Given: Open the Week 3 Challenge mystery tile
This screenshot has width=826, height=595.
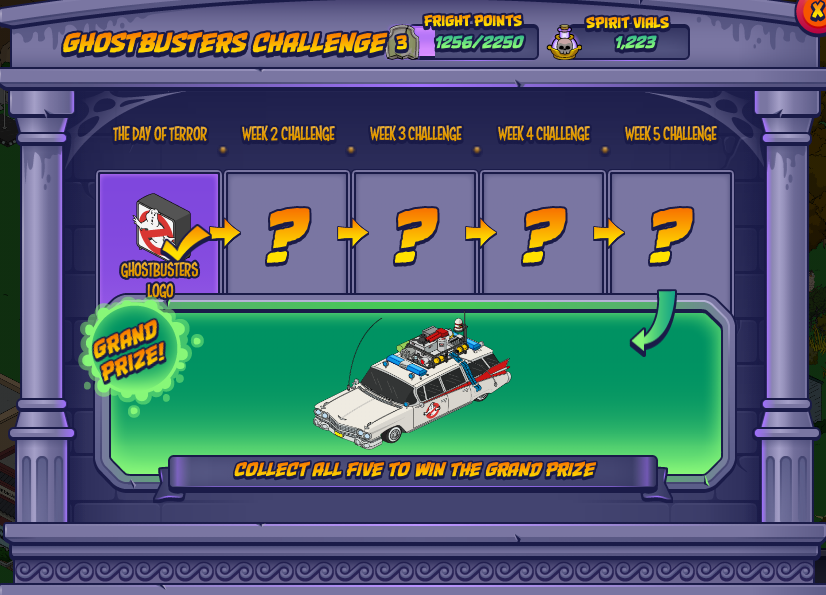Looking at the screenshot, I should pyautogui.click(x=415, y=235).
